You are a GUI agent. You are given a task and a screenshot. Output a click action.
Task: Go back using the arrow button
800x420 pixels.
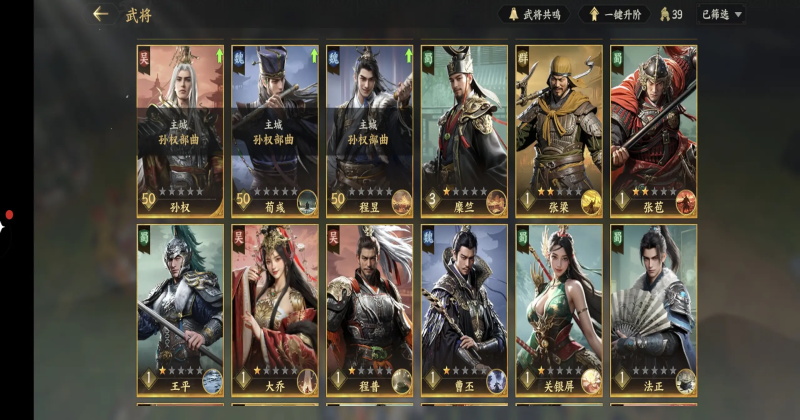(100, 14)
